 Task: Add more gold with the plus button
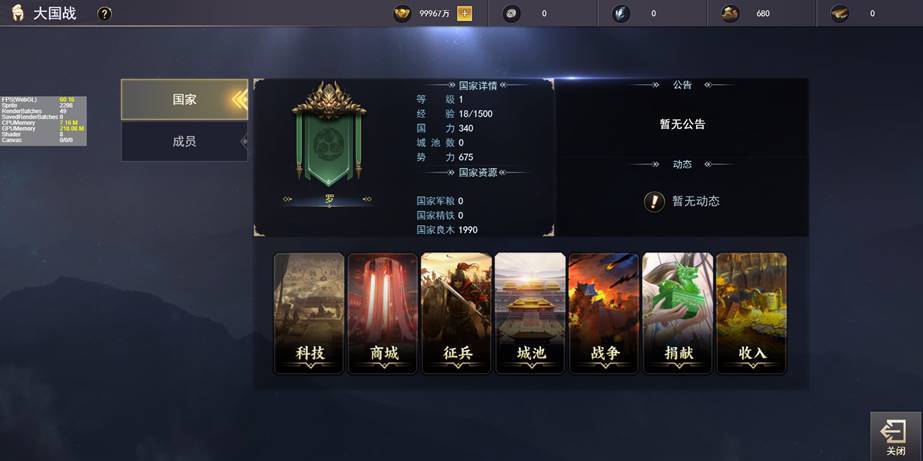(464, 14)
